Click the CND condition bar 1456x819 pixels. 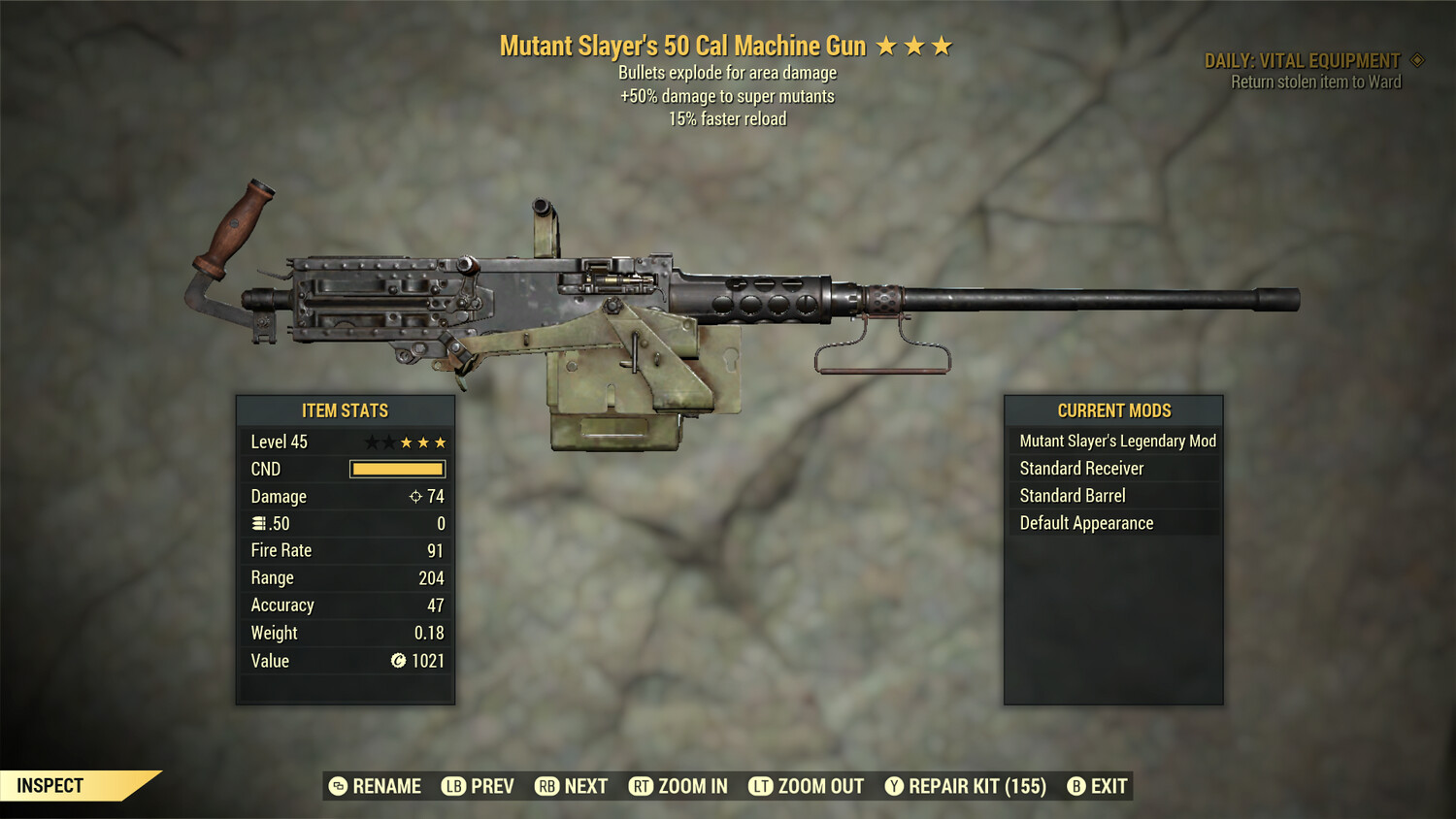pyautogui.click(x=397, y=469)
